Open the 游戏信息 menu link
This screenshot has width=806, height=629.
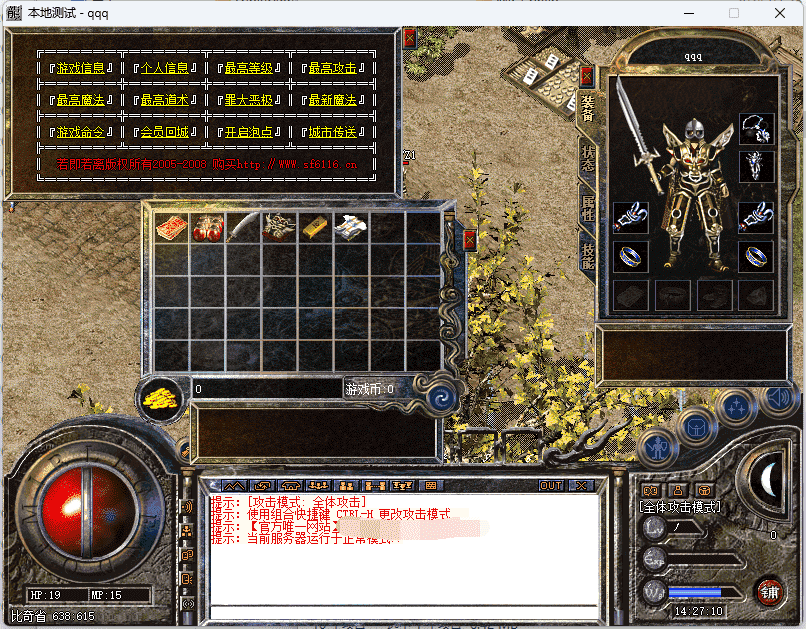click(80, 68)
